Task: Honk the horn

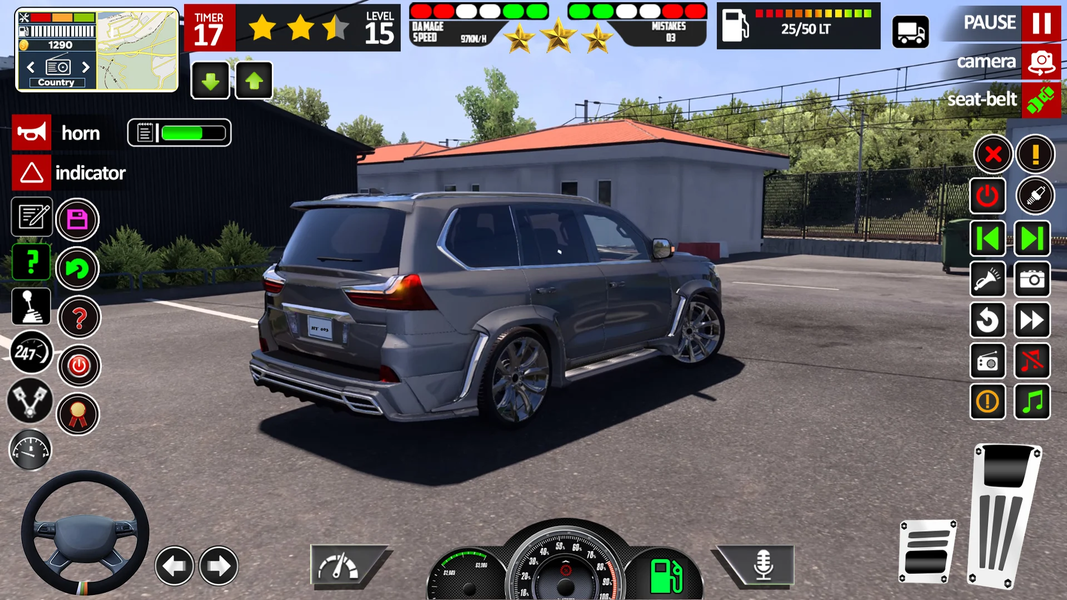Action: point(32,133)
